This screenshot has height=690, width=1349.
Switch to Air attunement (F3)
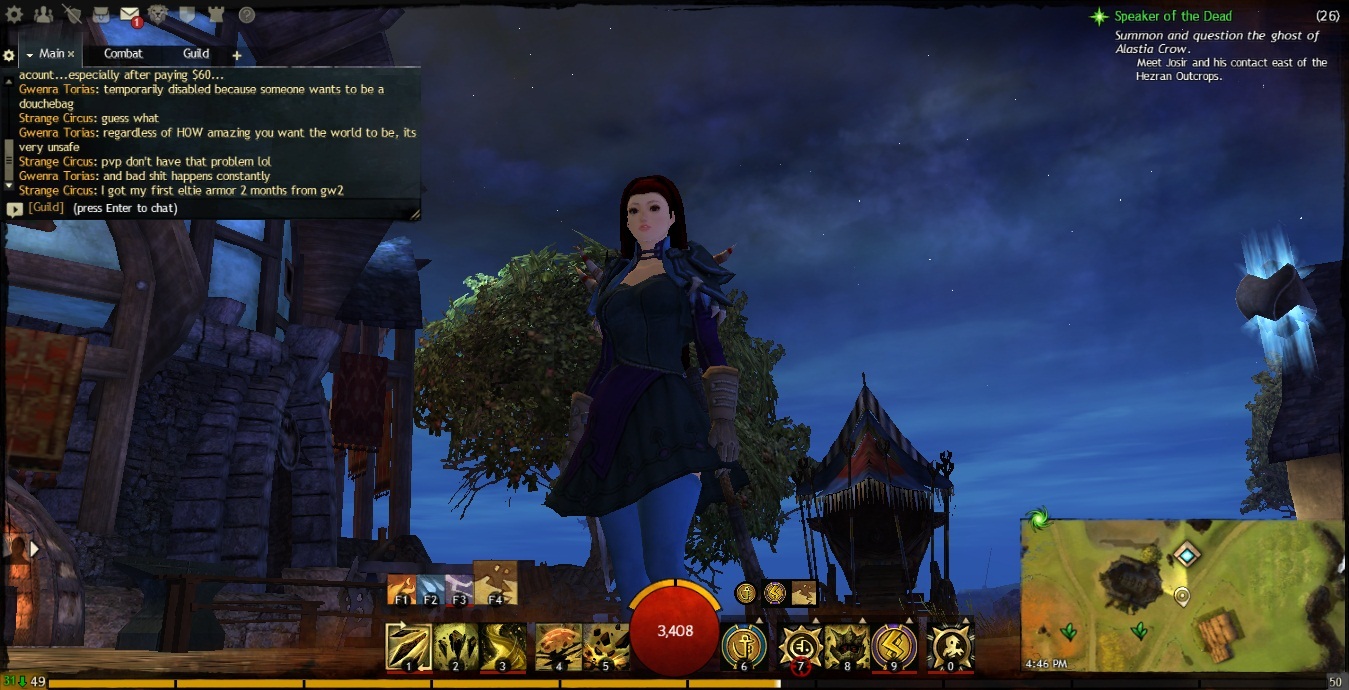(458, 590)
